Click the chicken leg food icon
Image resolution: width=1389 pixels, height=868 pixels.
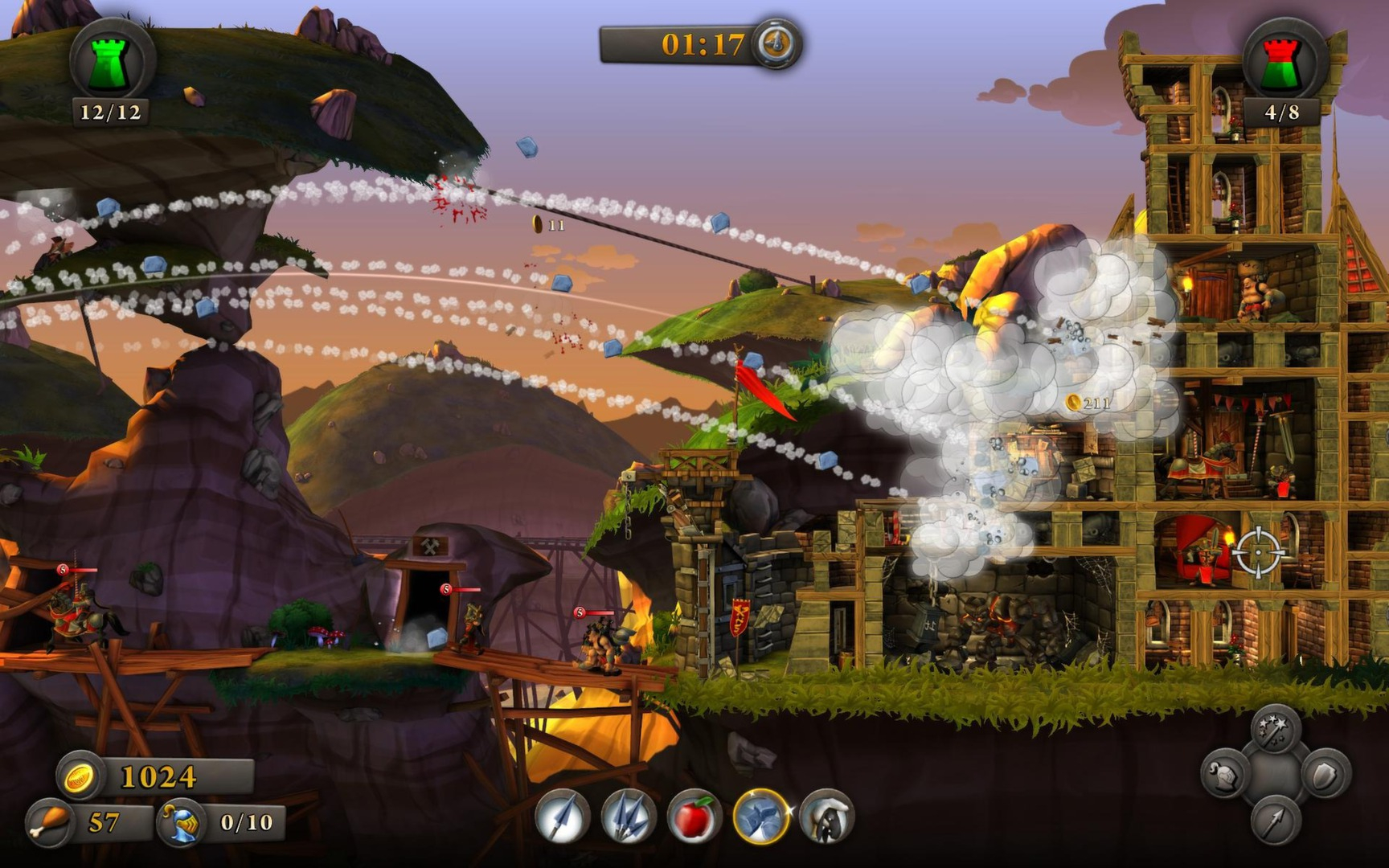point(50,822)
